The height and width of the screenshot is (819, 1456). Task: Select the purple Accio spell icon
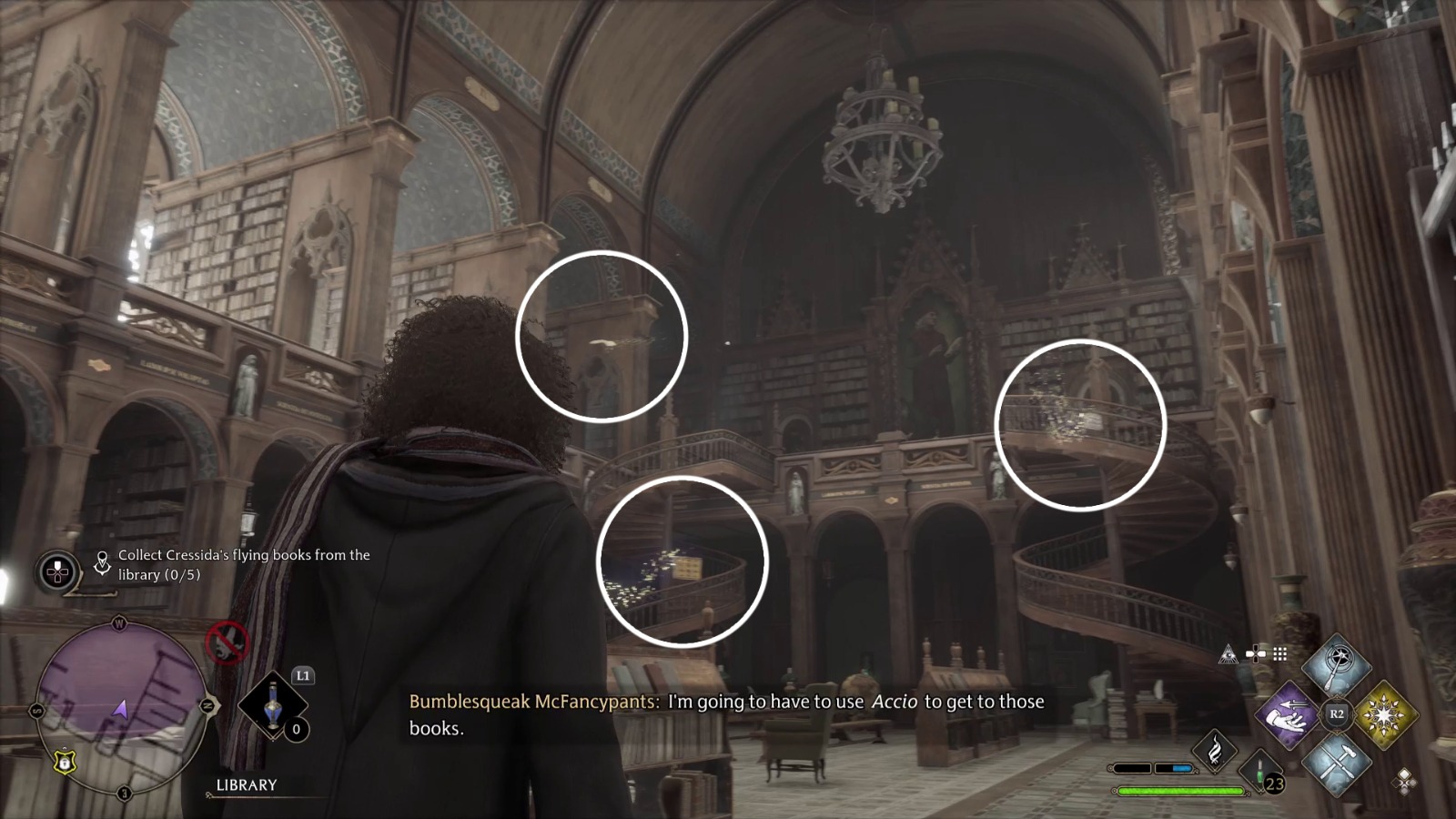click(1287, 713)
